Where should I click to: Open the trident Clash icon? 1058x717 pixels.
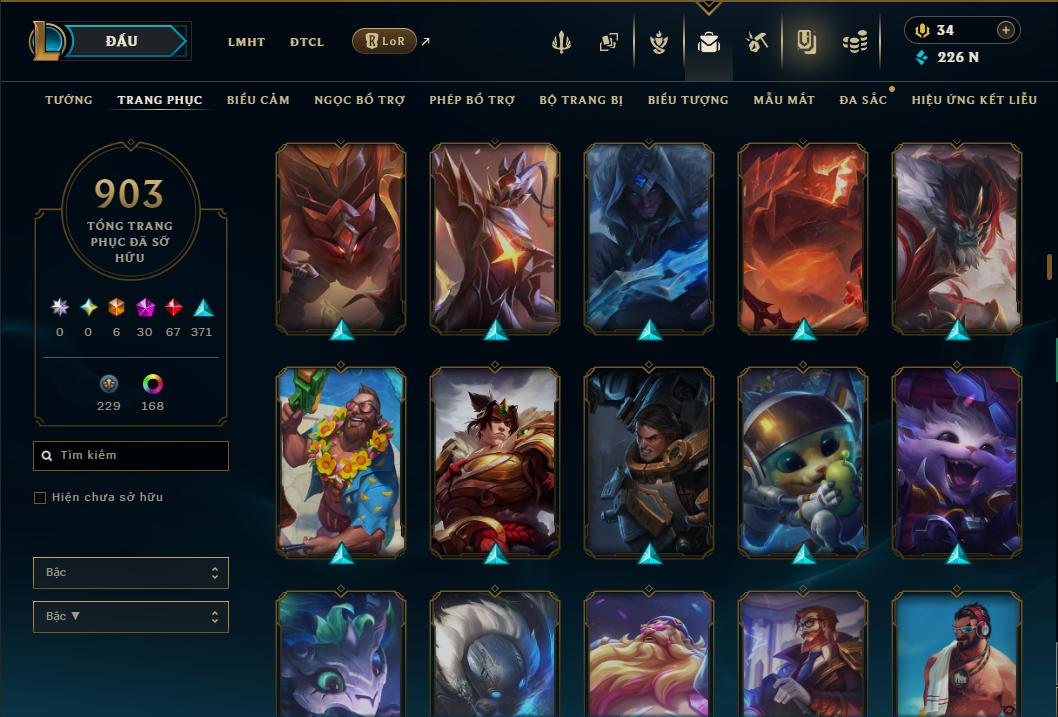click(561, 42)
